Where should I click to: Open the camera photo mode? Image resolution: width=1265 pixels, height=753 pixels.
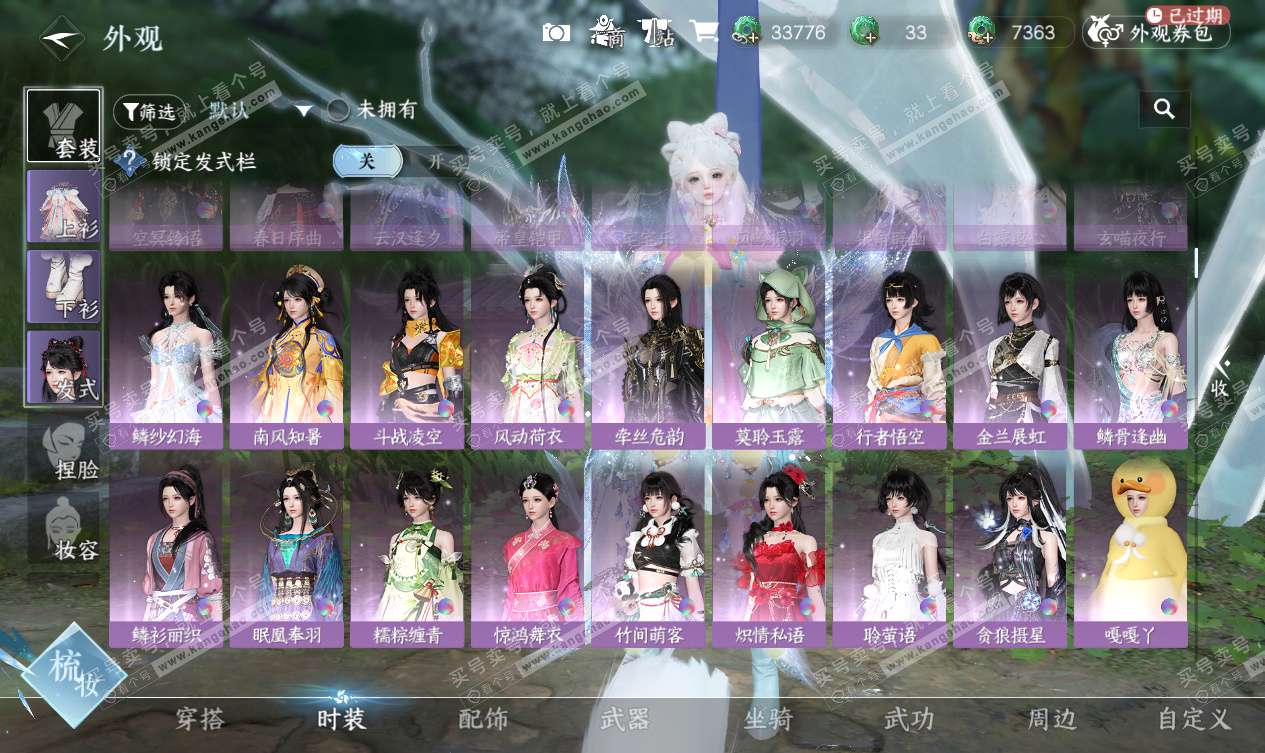pyautogui.click(x=556, y=33)
